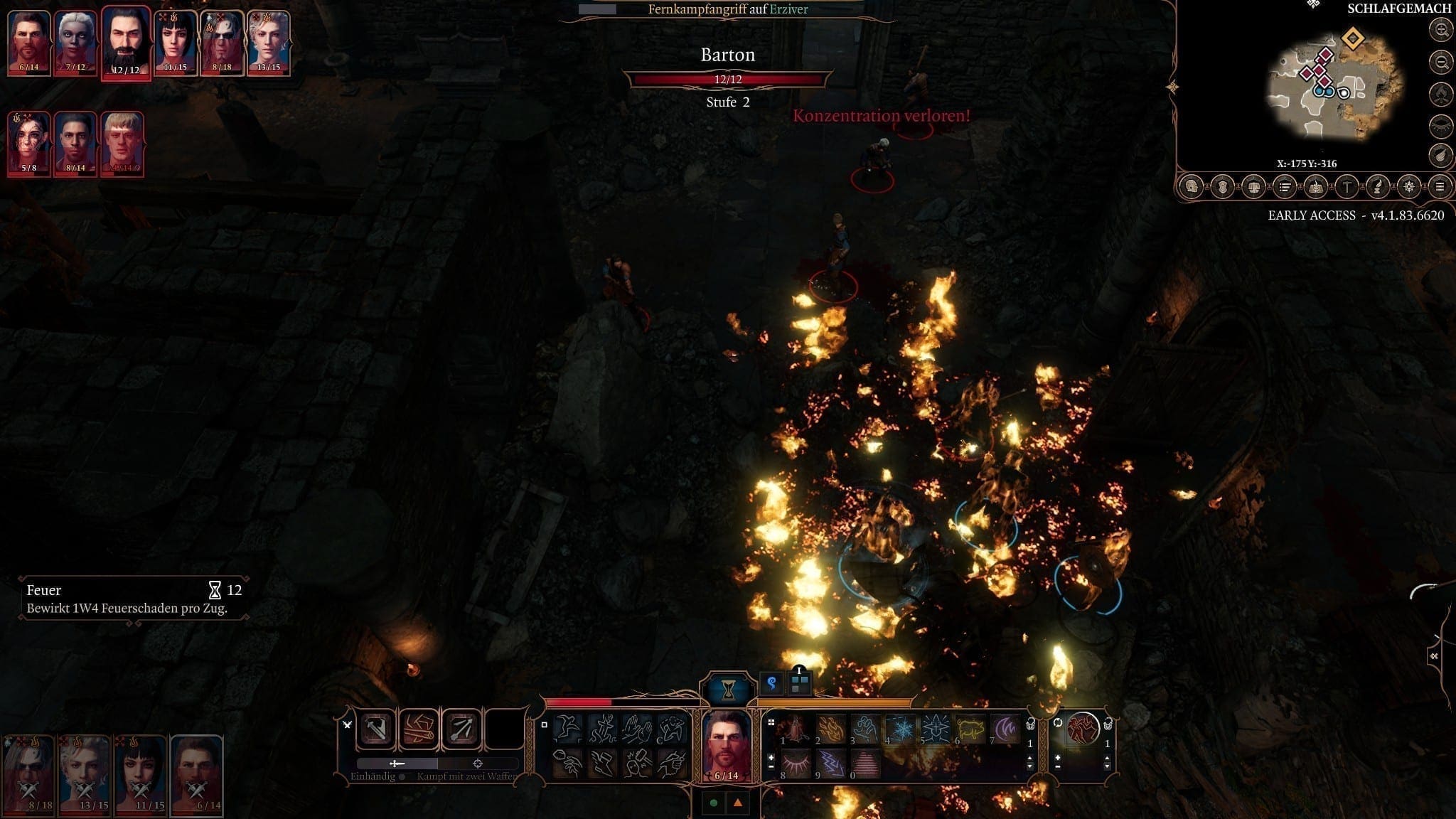
Task: Select the bow and arrows ranged slot
Action: (x=461, y=729)
